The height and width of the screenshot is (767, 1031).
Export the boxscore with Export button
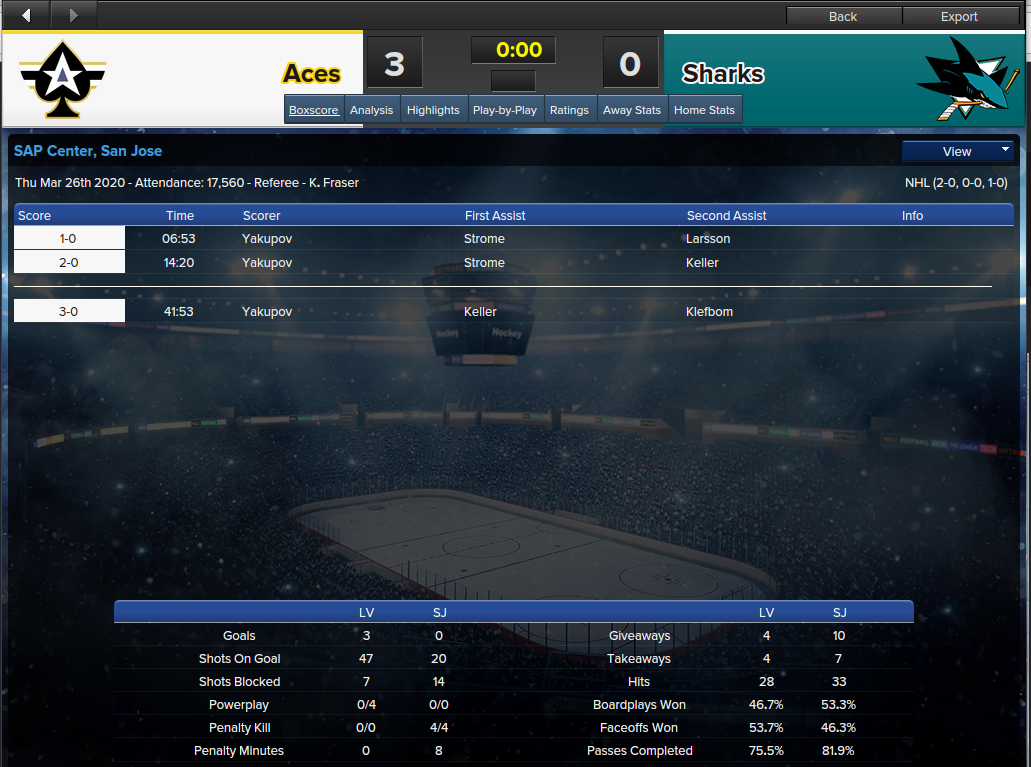point(959,16)
